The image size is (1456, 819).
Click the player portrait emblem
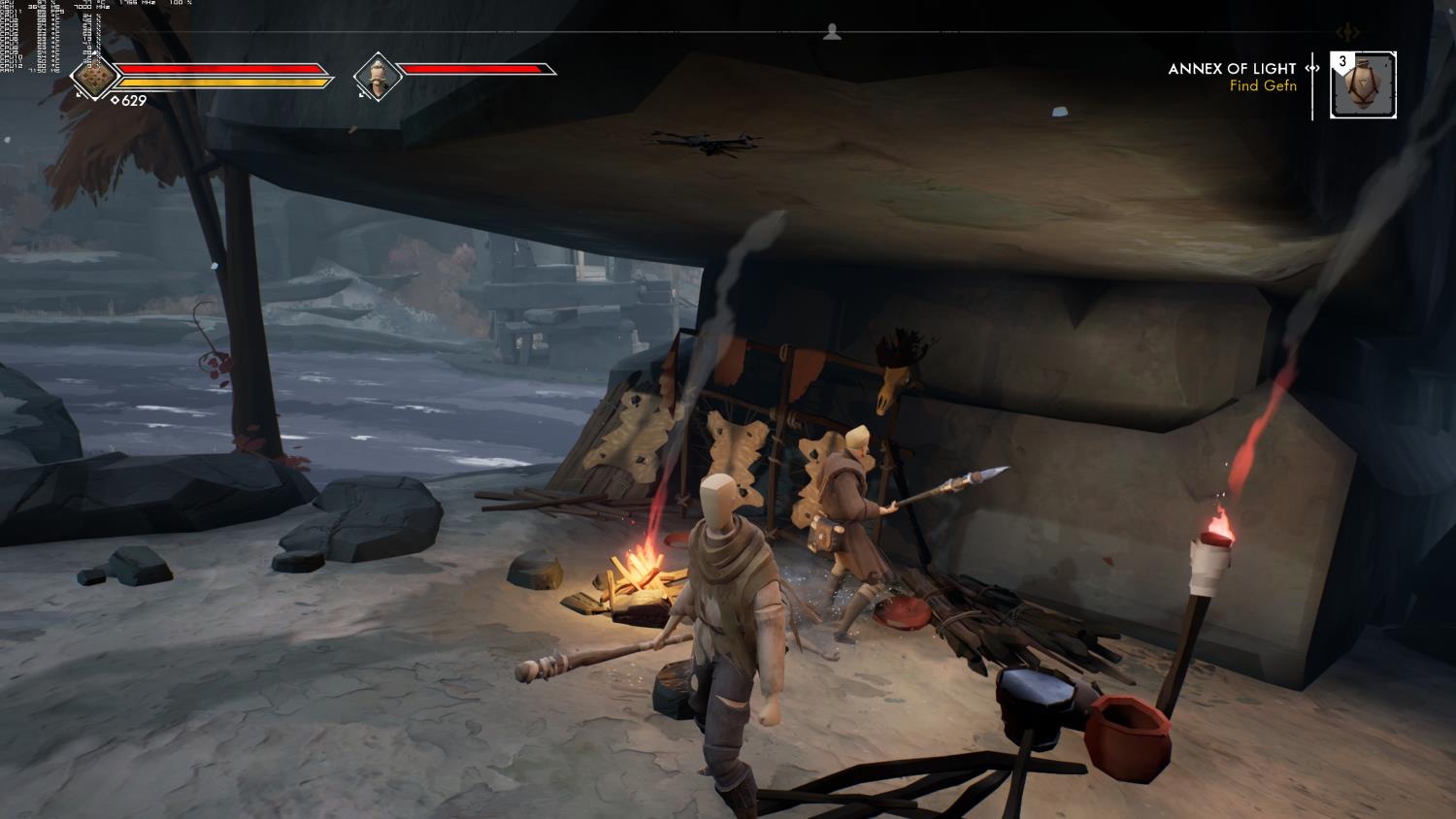(x=94, y=76)
